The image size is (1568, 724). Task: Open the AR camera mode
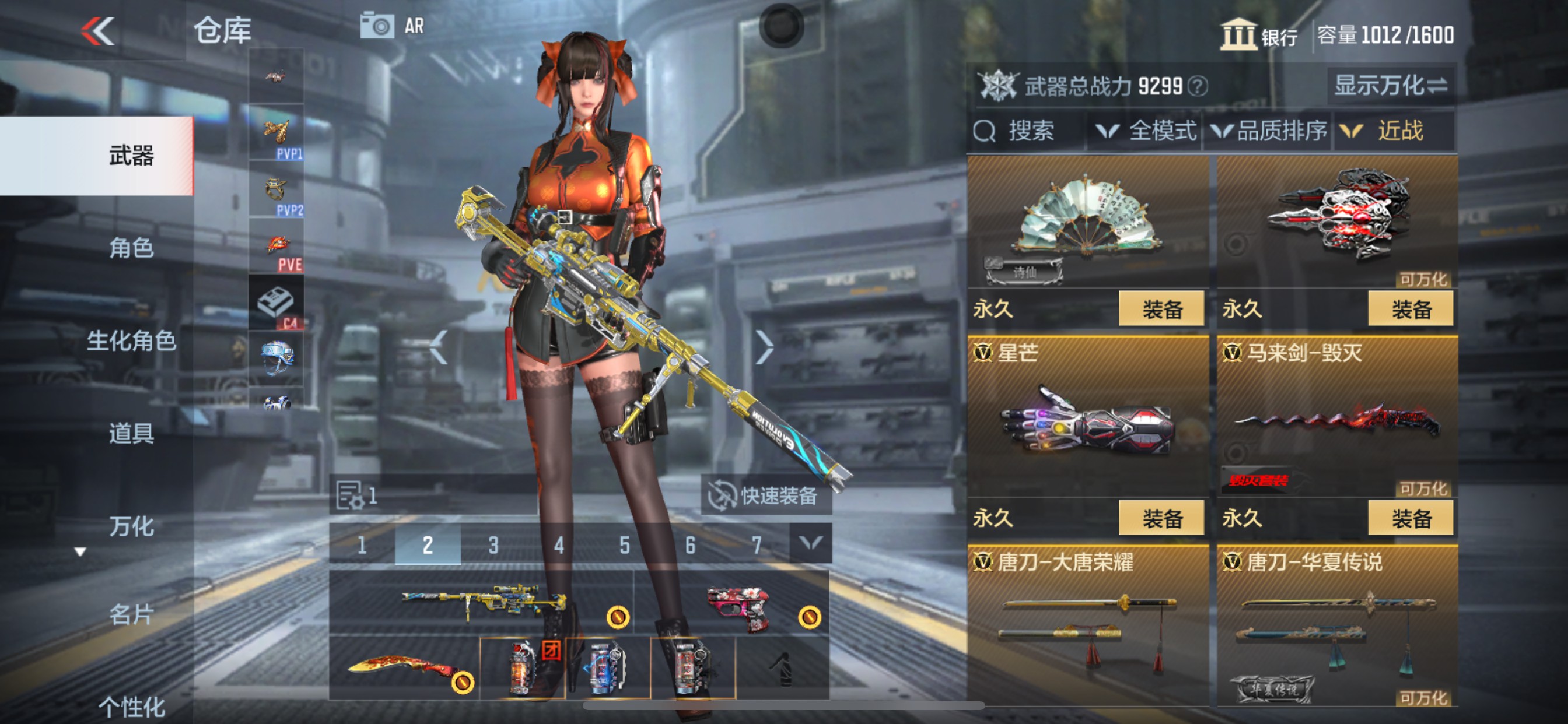(376, 26)
